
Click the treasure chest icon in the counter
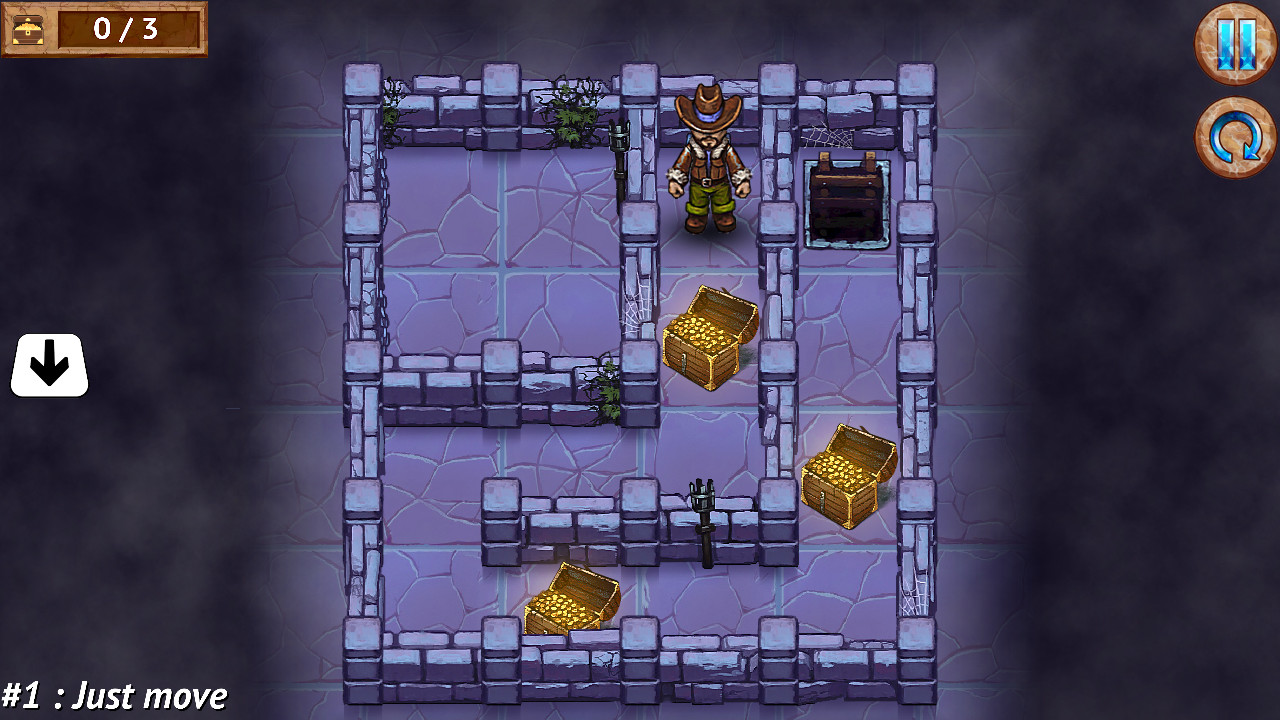coord(29,31)
